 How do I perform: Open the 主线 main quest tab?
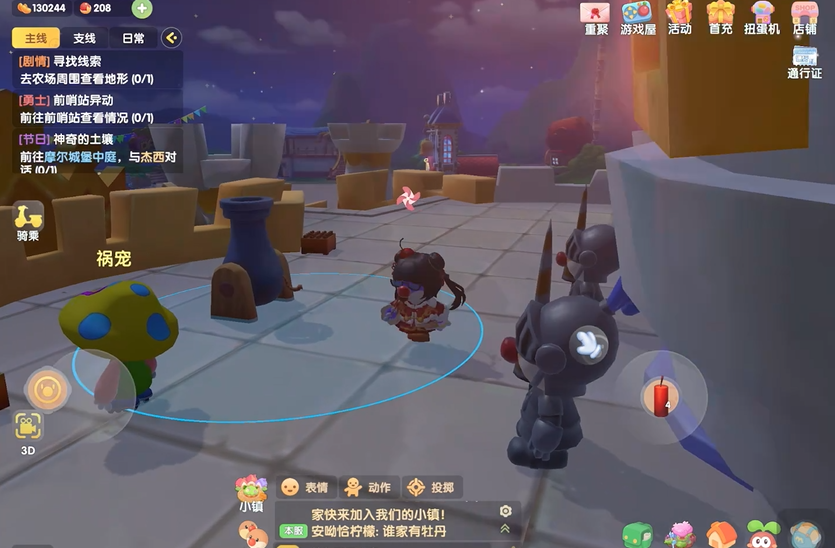(x=36, y=38)
